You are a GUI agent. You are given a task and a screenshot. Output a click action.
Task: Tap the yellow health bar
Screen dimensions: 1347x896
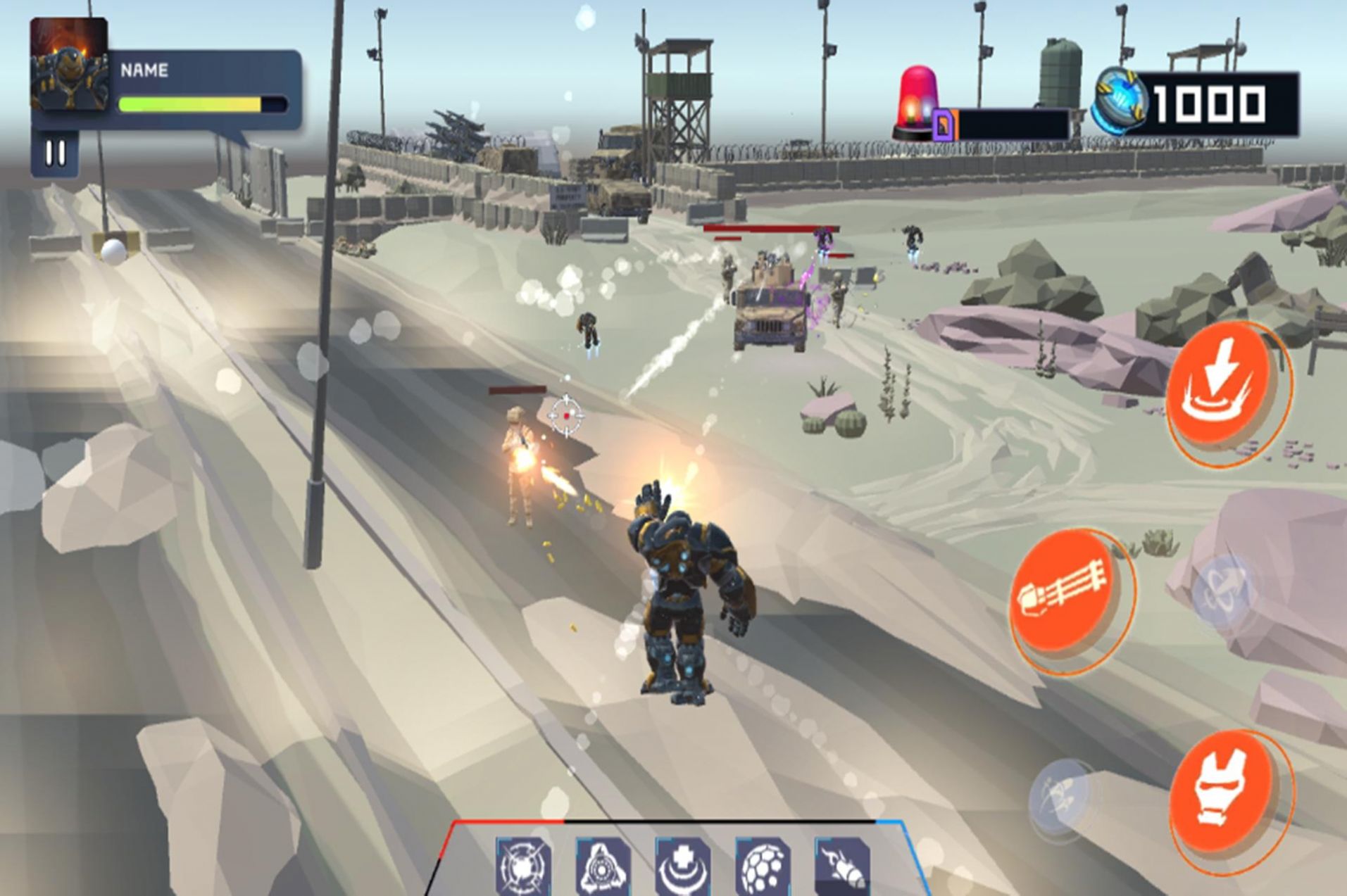pos(190,104)
